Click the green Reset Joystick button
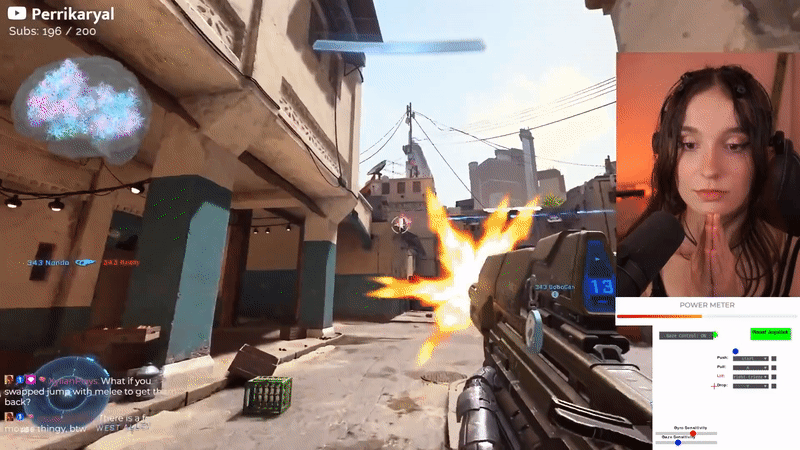This screenshot has height=450, width=800. coord(770,333)
